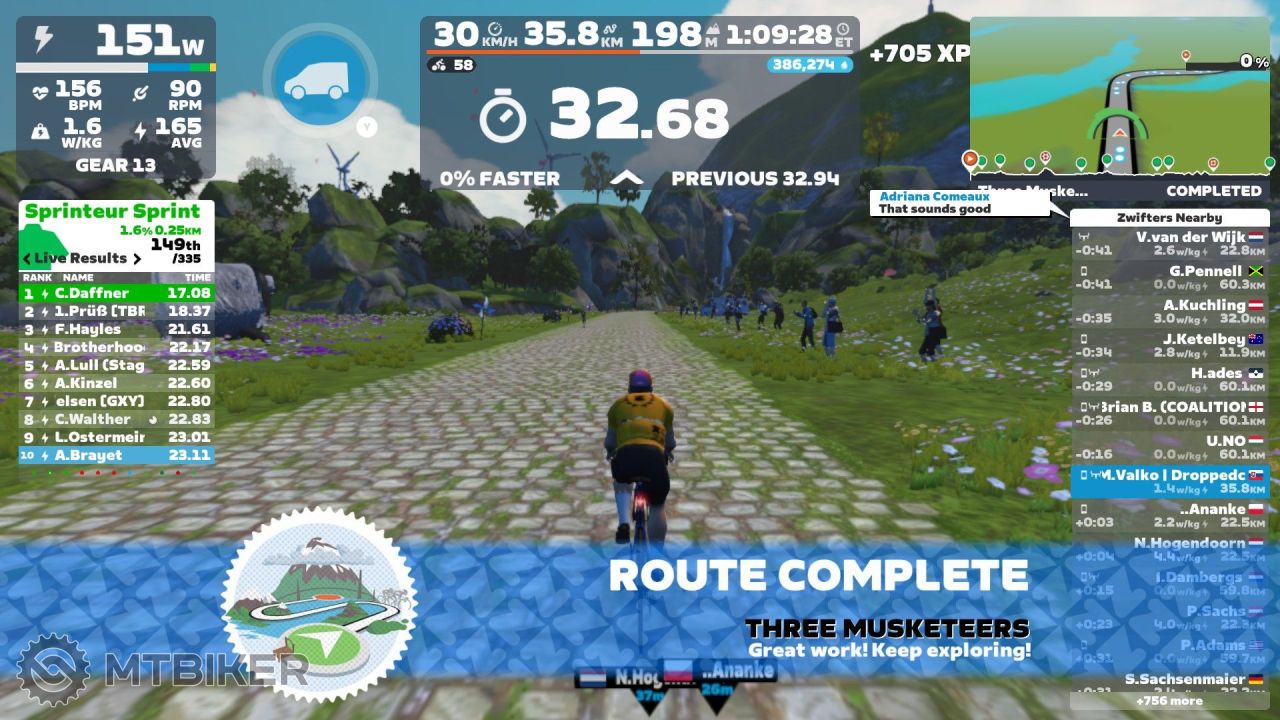This screenshot has width=1280, height=720.
Task: Select the Sprinteur Sprint segment header
Action: tap(112, 211)
